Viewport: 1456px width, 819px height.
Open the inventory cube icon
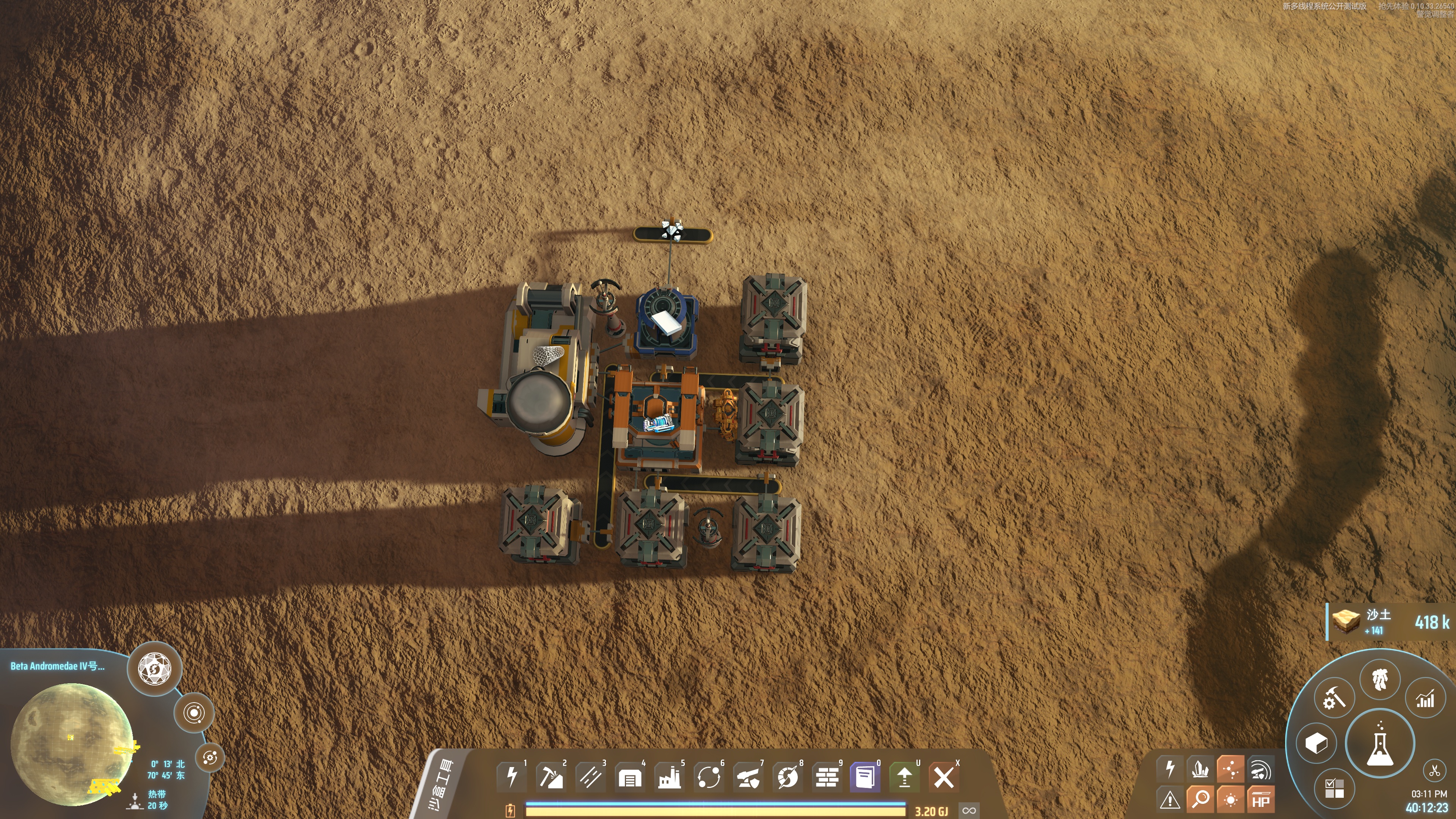coord(1316,743)
